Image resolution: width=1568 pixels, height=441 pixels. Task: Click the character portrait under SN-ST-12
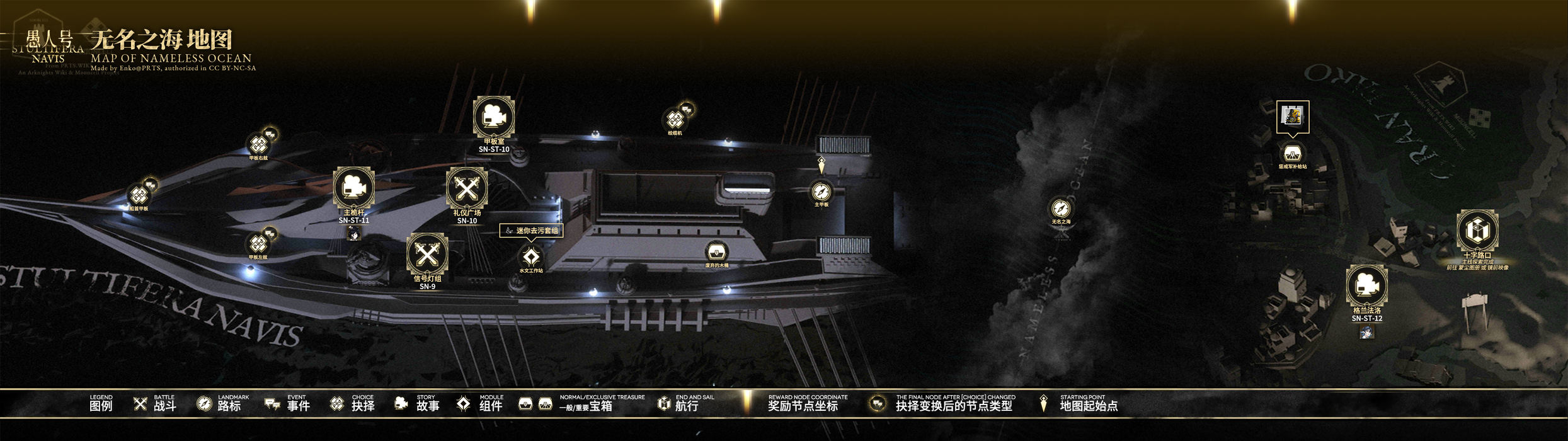point(1366,332)
